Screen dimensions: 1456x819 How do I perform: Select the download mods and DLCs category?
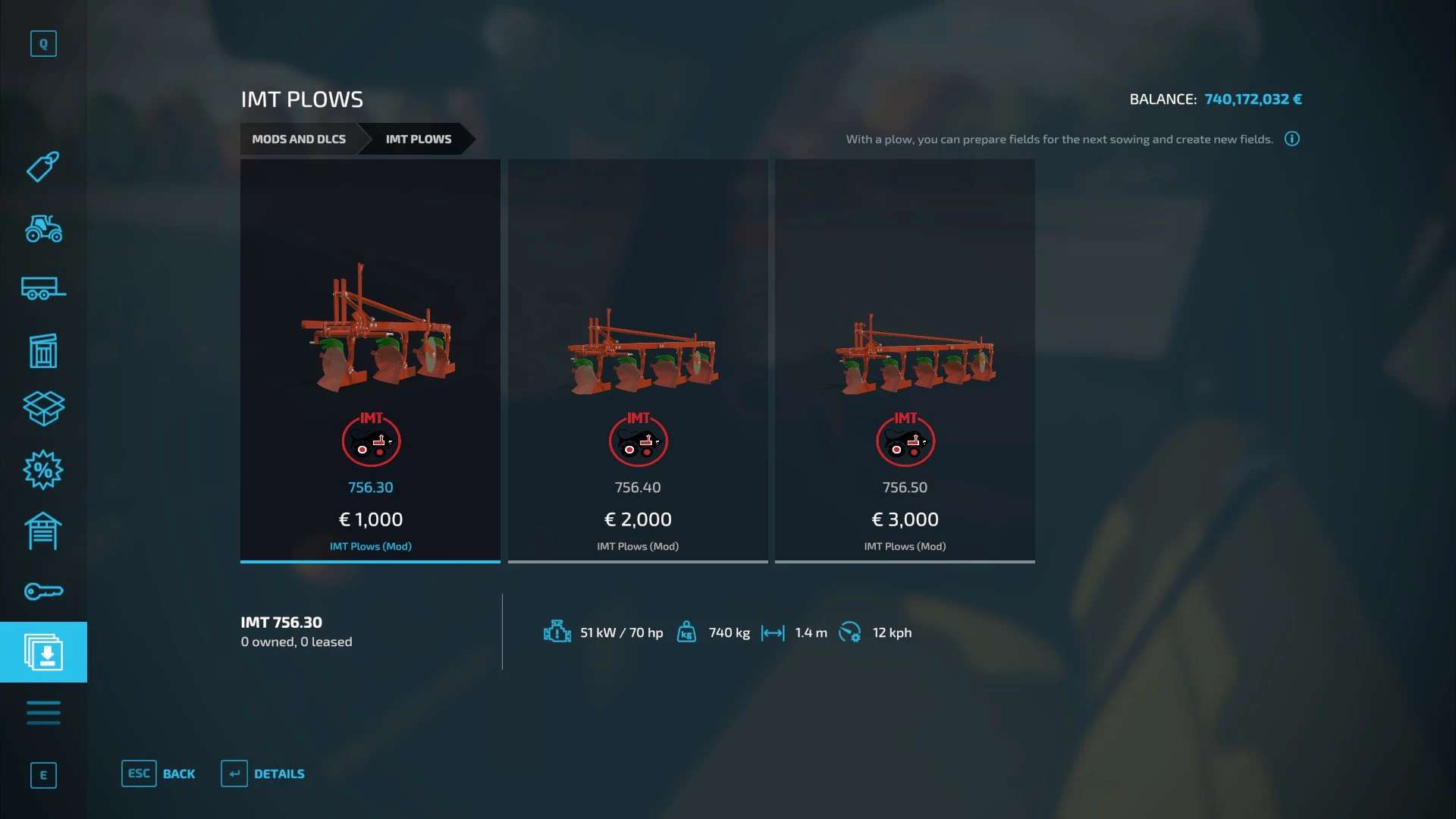43,652
